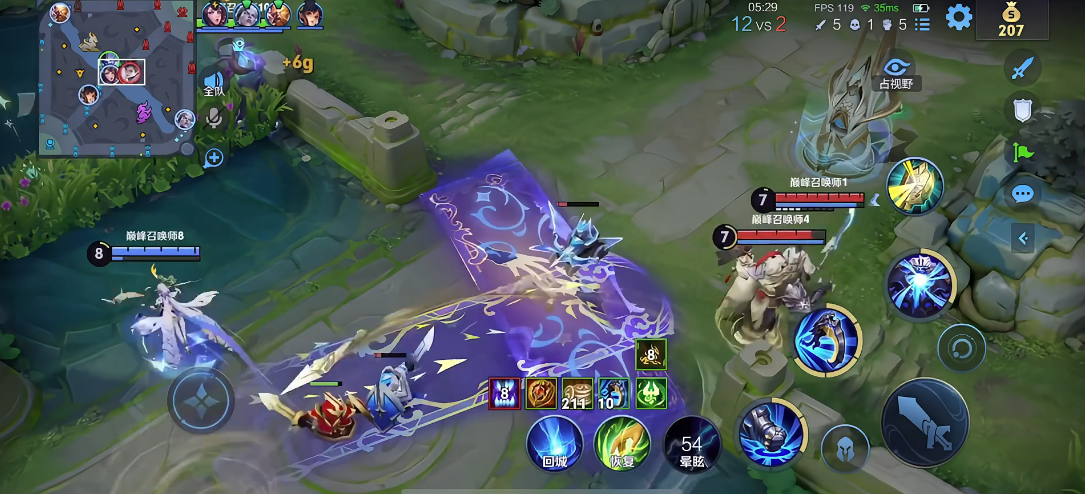Image resolution: width=1085 pixels, height=494 pixels.
Task: Tap the chat plus bubble below the microphone
Action: click(x=213, y=157)
